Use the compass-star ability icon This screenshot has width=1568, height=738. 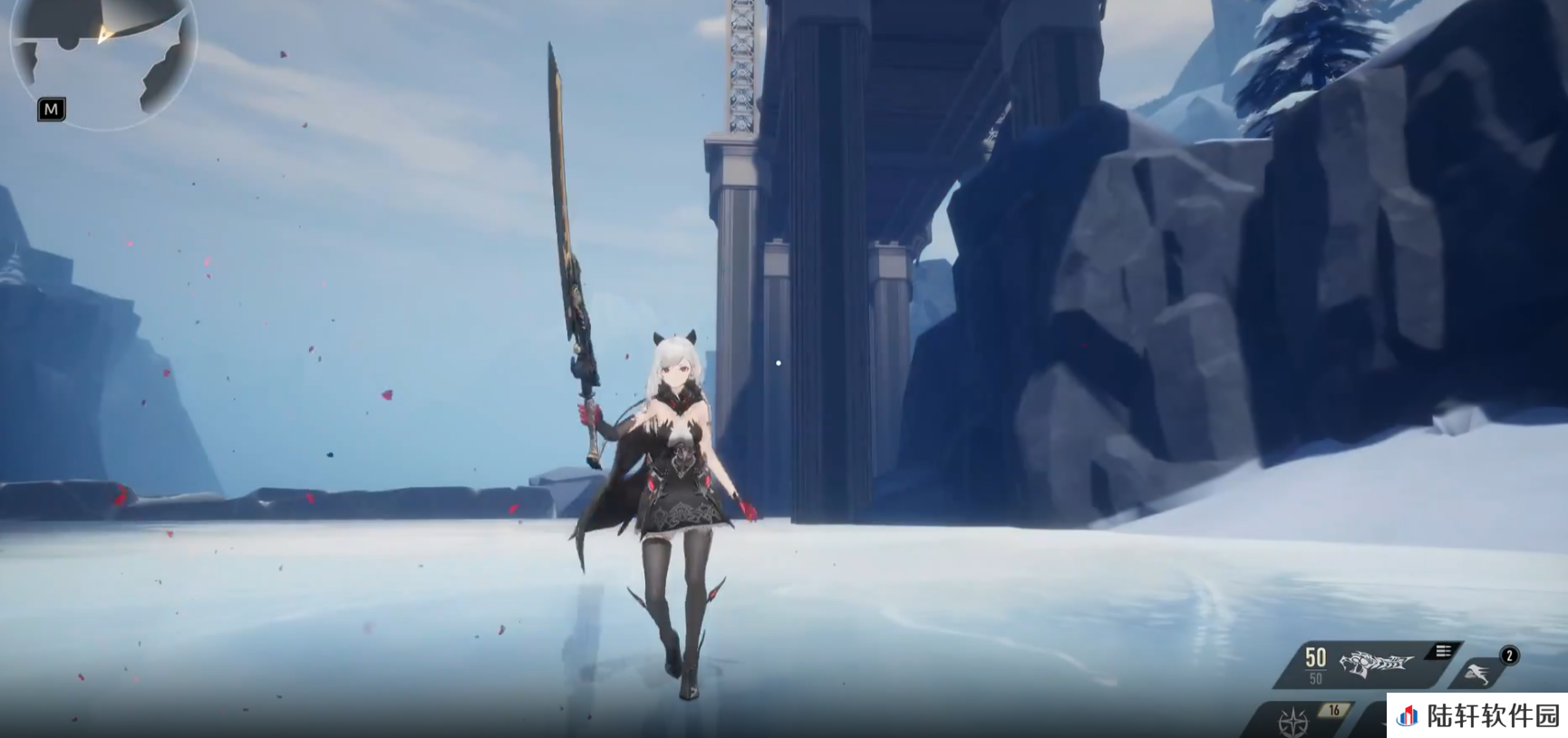tap(1292, 723)
